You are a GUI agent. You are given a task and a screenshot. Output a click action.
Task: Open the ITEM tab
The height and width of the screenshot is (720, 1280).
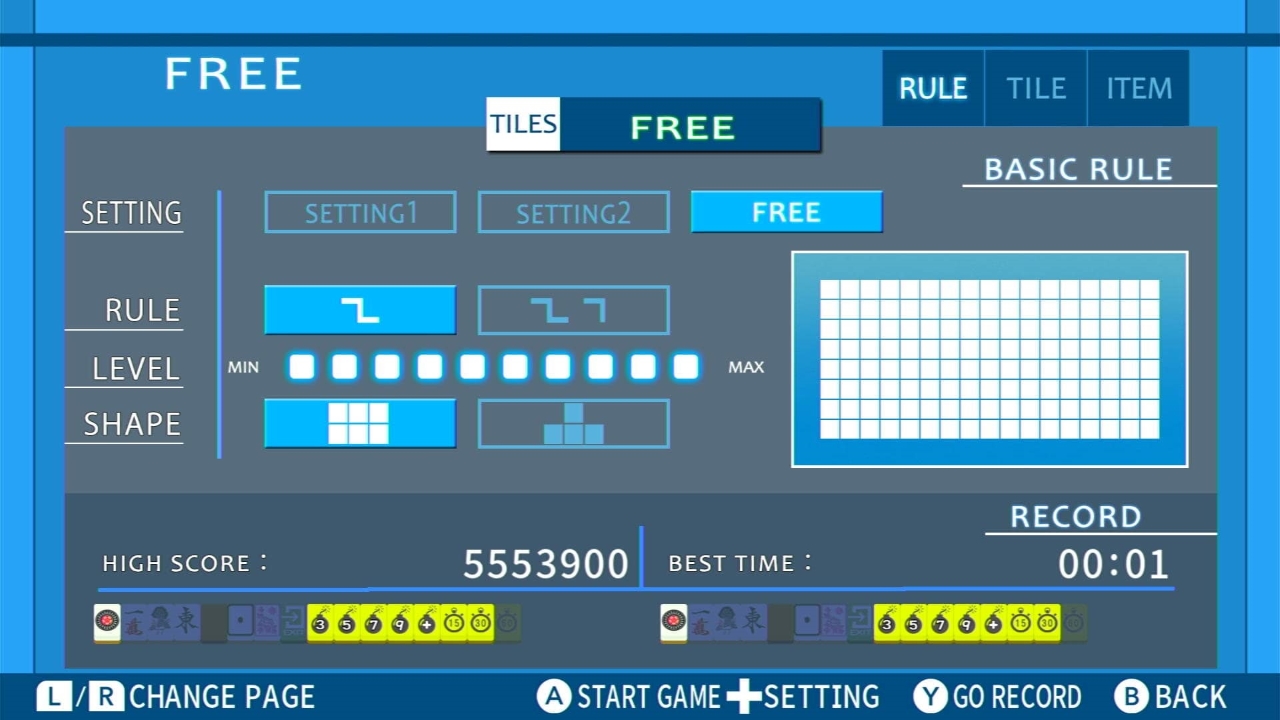[x=1138, y=88]
